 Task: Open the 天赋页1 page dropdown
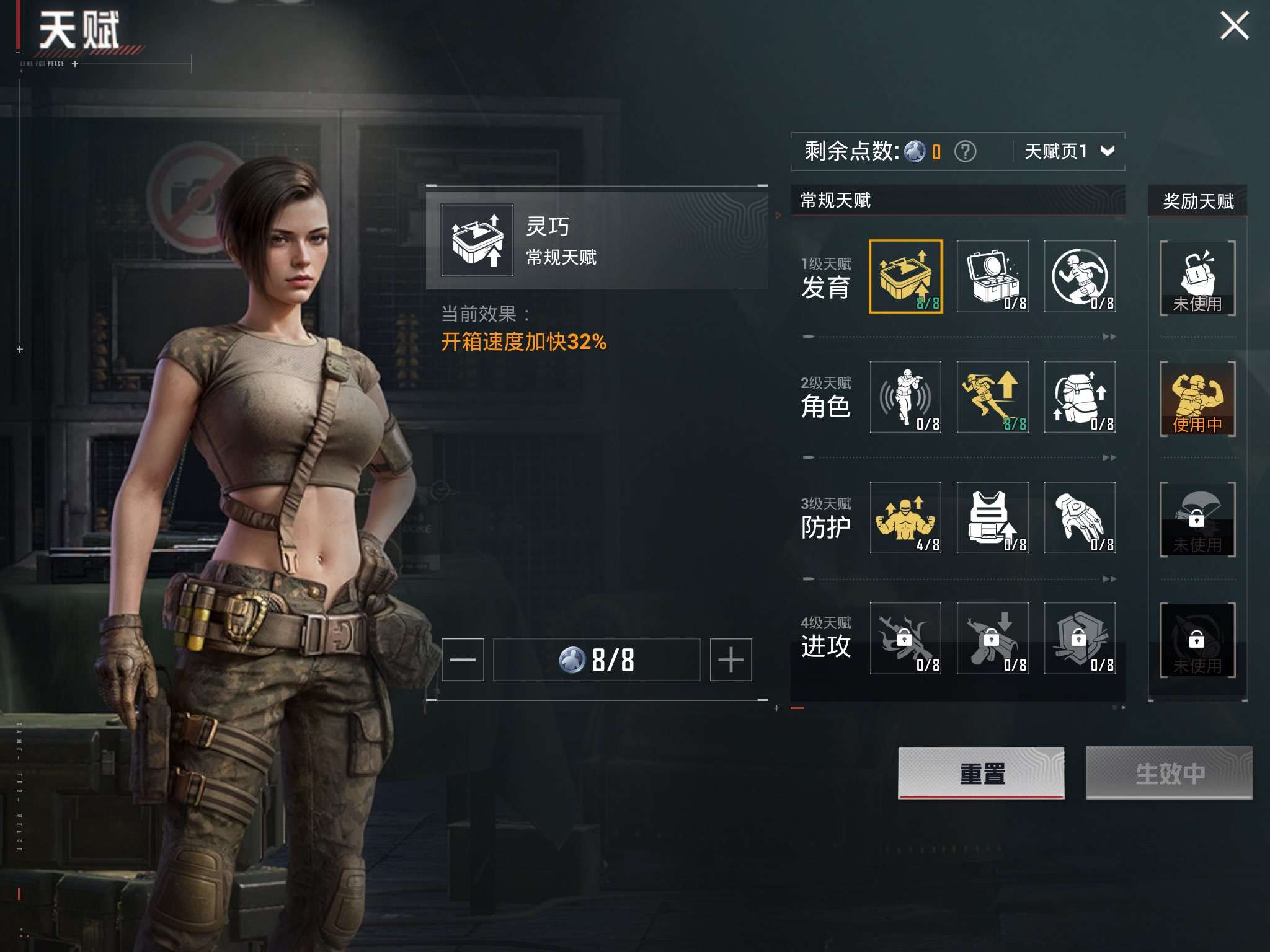point(1069,150)
